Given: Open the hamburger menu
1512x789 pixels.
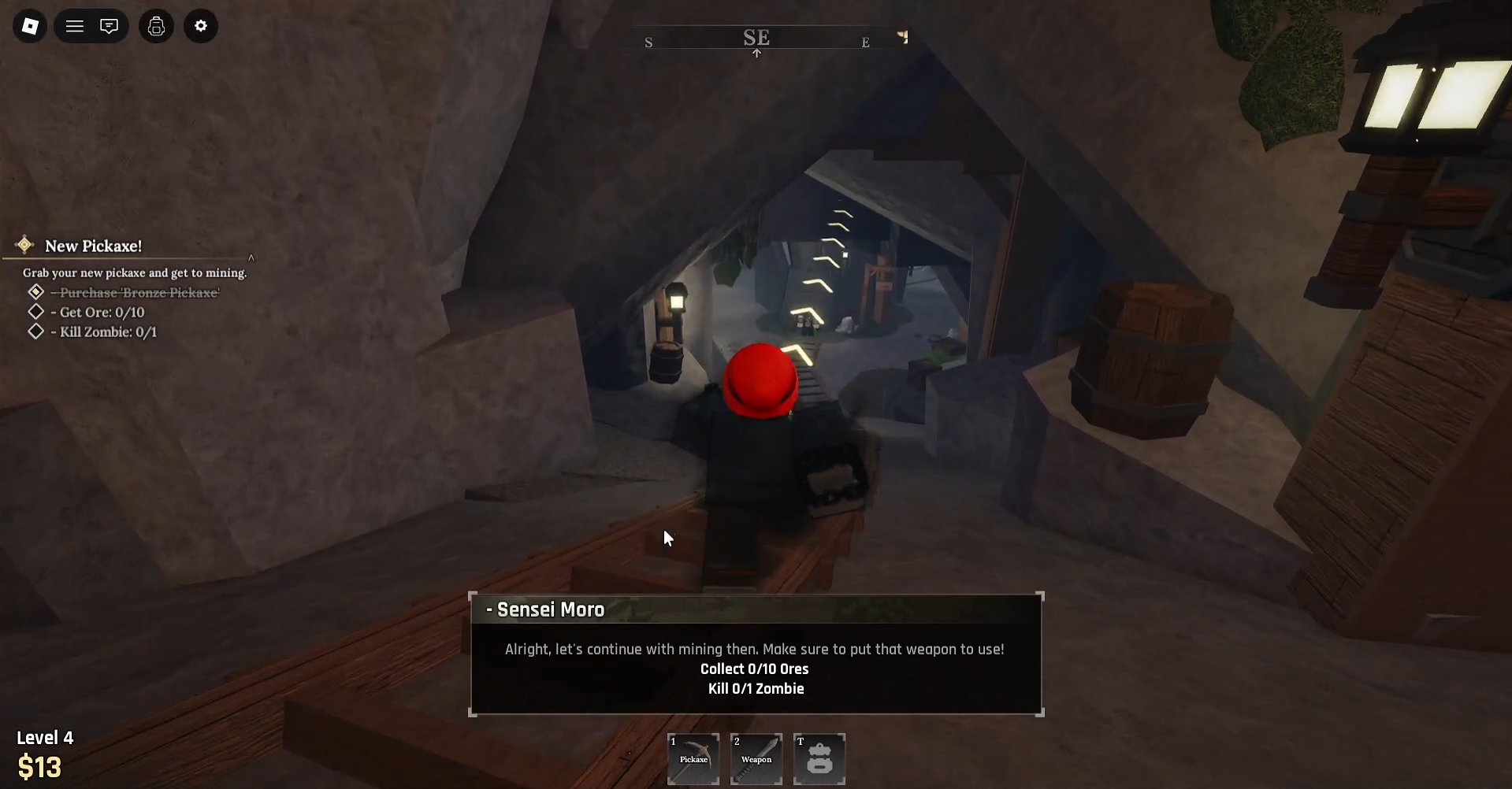Looking at the screenshot, I should [x=73, y=26].
